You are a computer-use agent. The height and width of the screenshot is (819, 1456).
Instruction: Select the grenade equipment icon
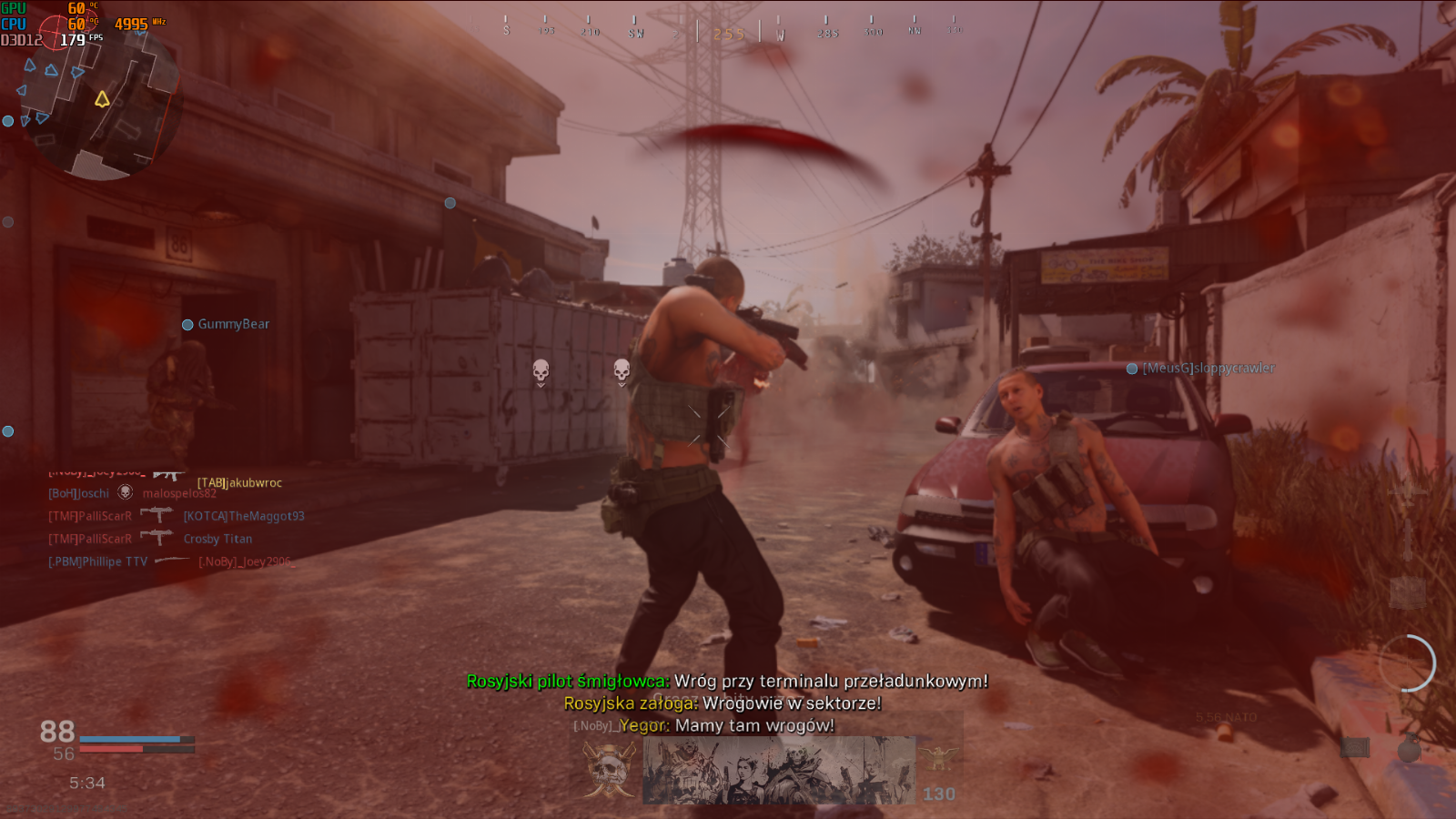click(x=1408, y=748)
